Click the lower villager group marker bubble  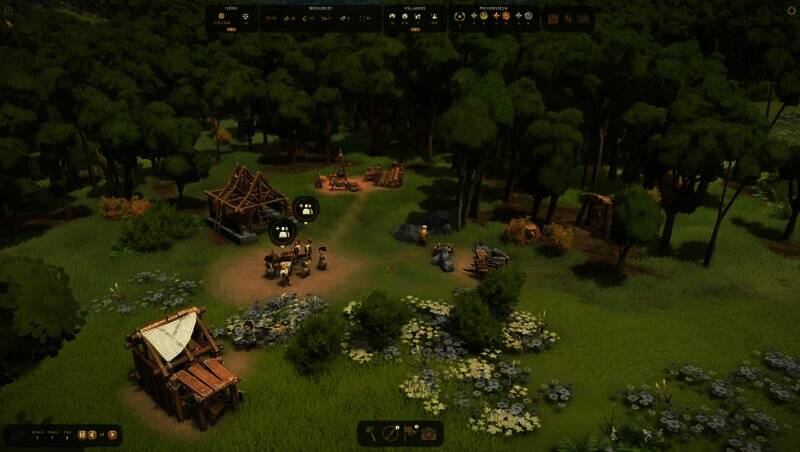coord(283,231)
